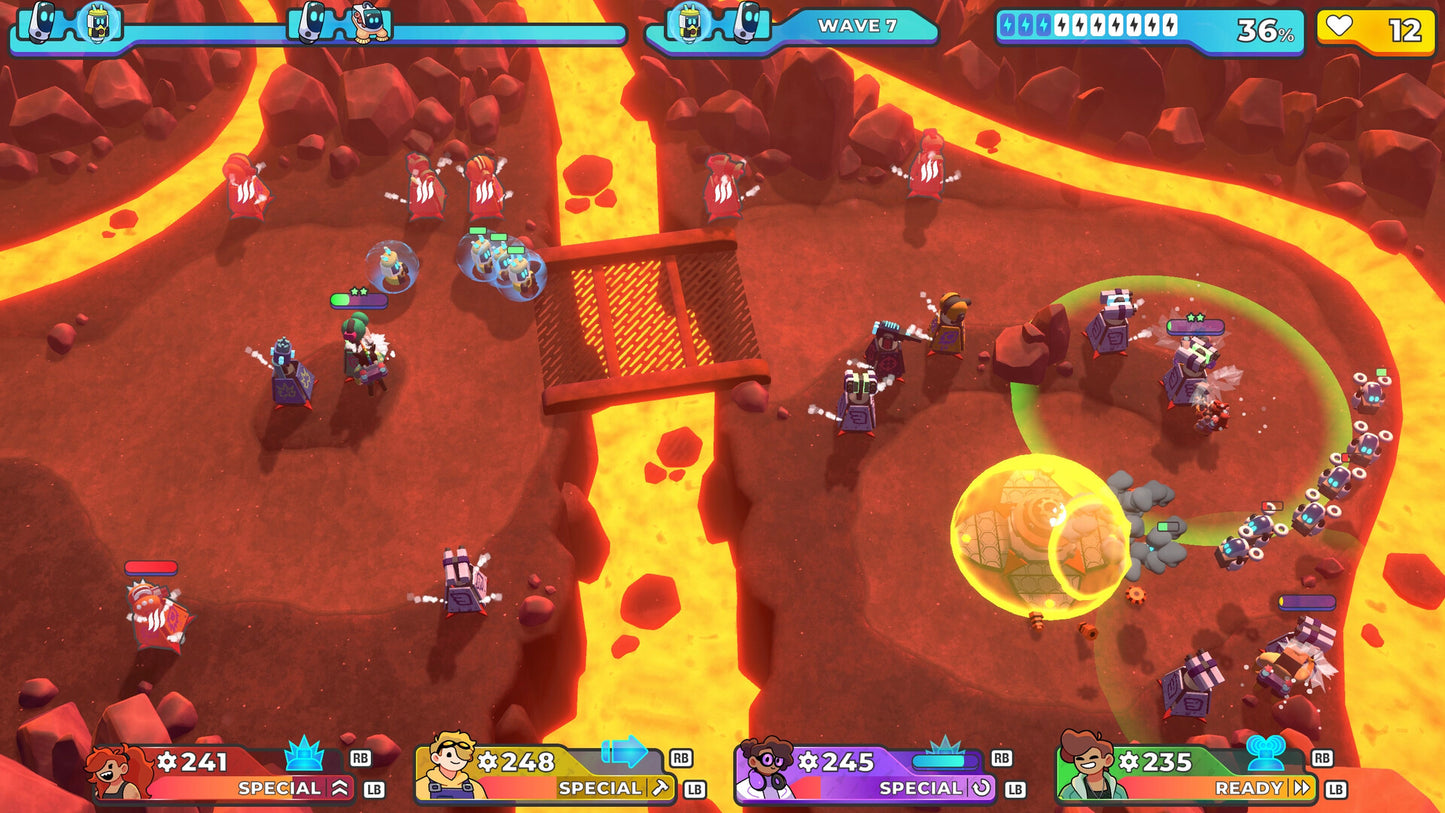1445x813 pixels.
Task: Expand the robot portrait pair on the WAVE 7 banner
Action: pyautogui.click(x=717, y=27)
